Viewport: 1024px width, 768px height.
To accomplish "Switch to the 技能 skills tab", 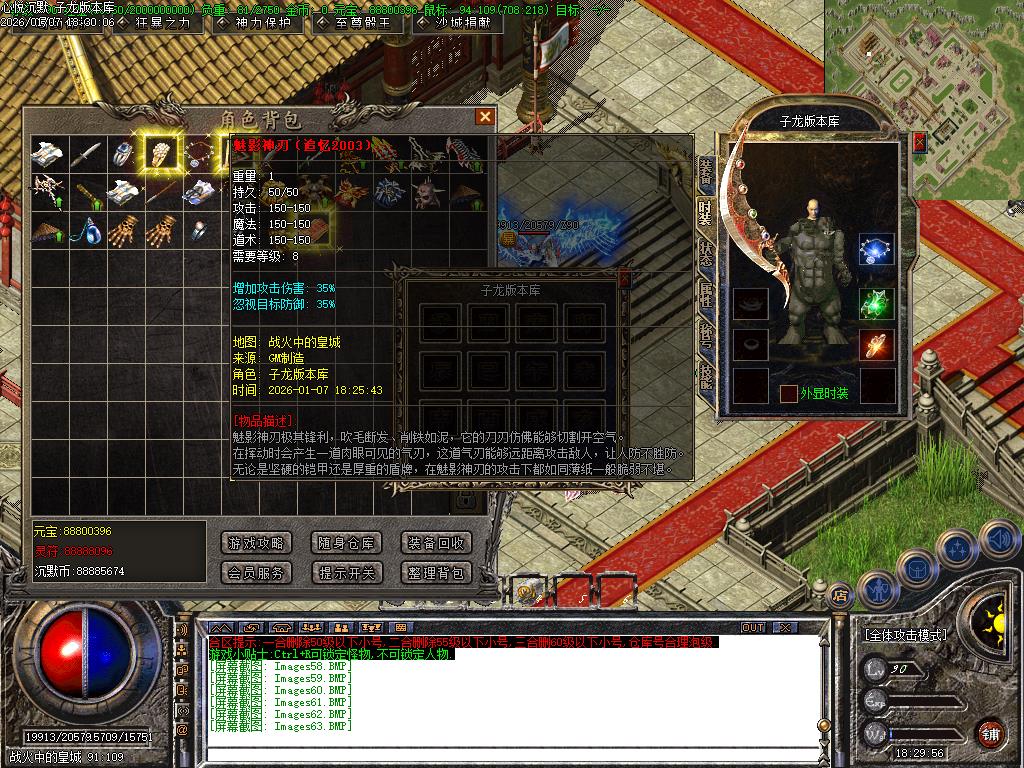I will click(705, 375).
